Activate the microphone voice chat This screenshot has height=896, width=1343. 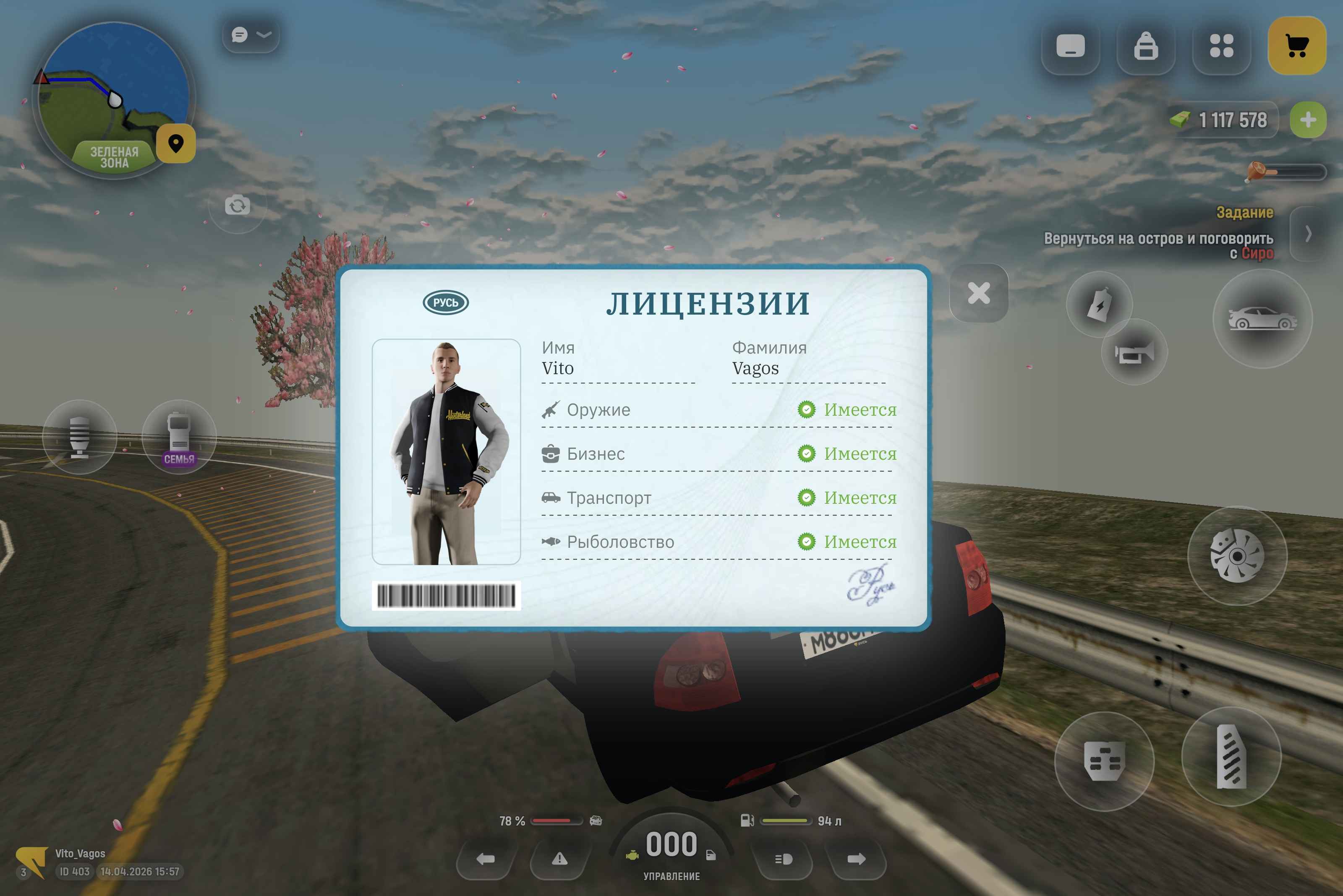coord(79,437)
